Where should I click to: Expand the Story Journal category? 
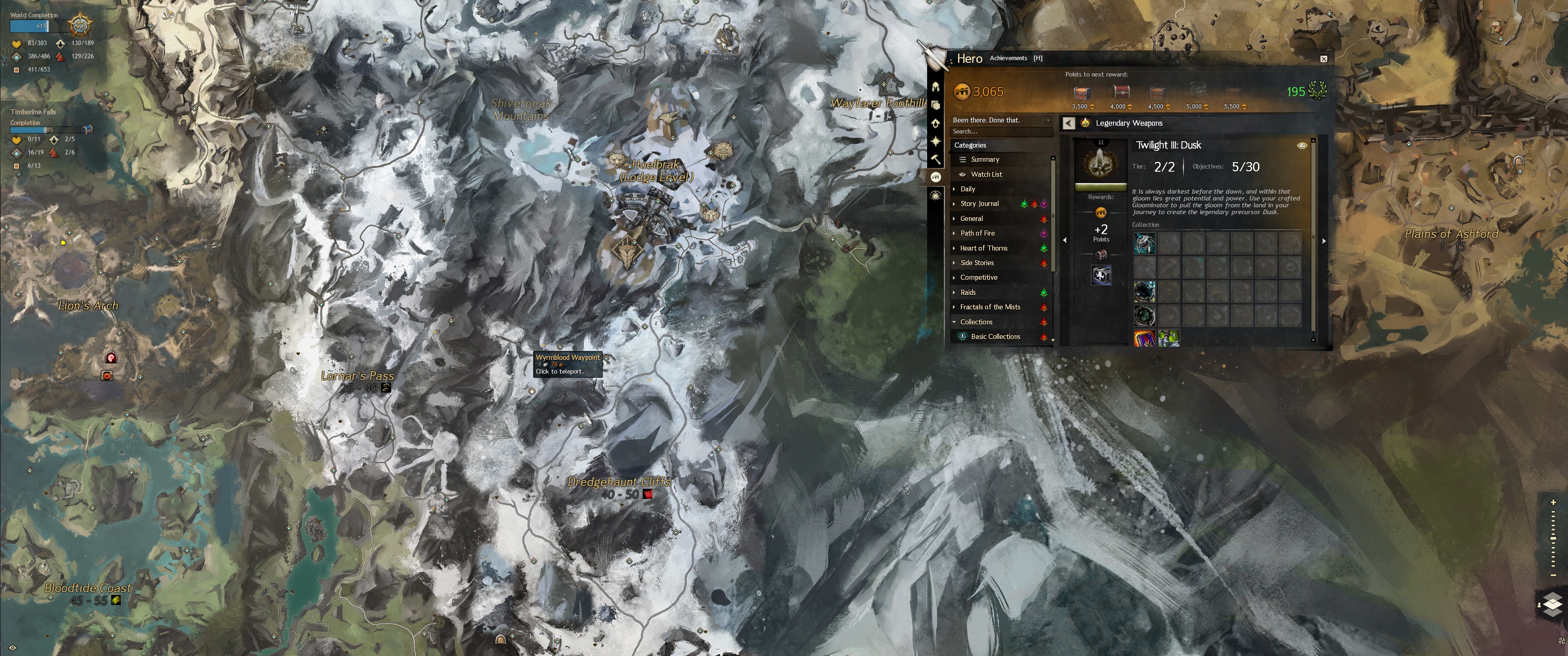(979, 204)
